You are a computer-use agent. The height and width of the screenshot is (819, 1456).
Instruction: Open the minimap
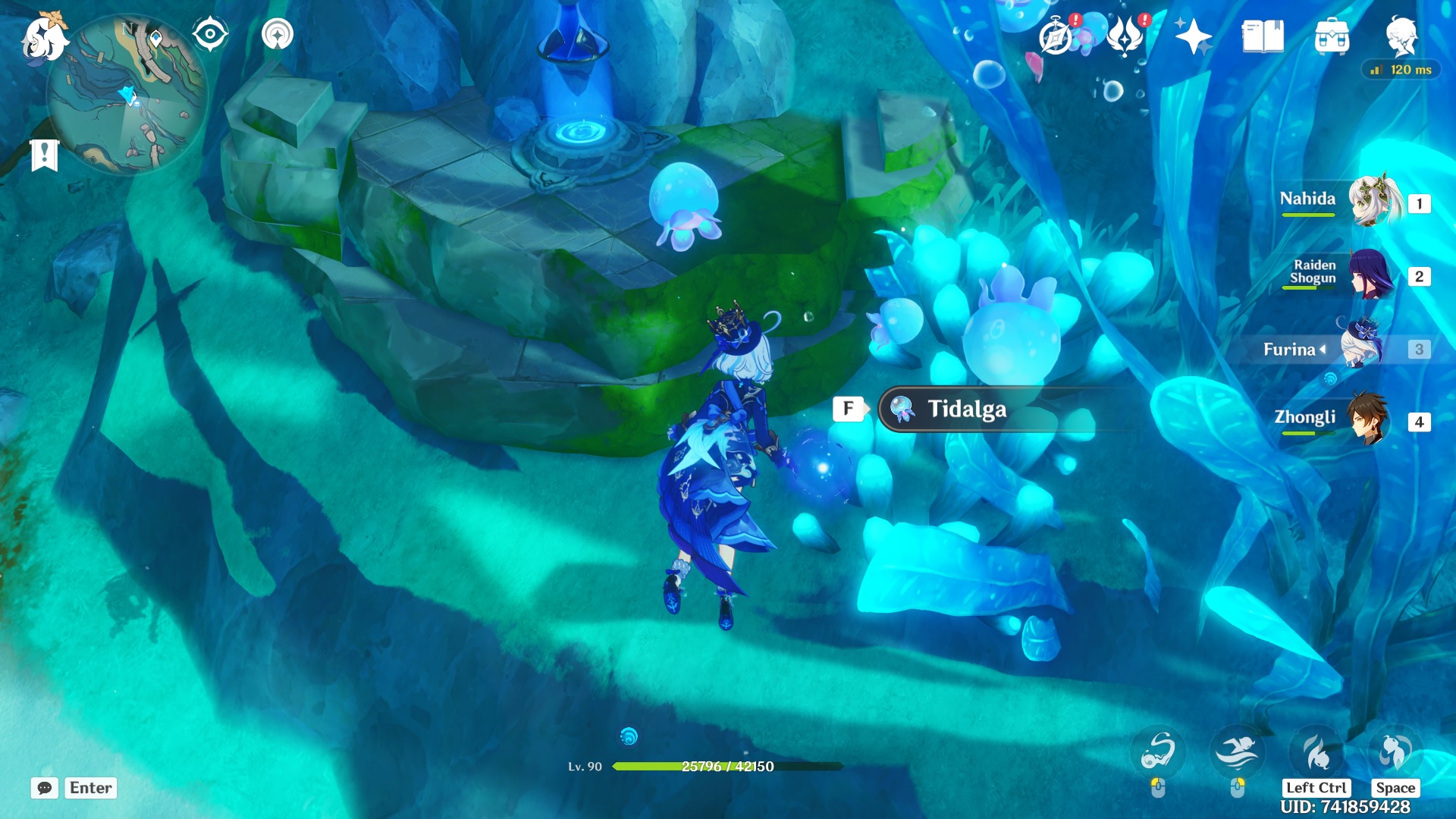tap(127, 95)
